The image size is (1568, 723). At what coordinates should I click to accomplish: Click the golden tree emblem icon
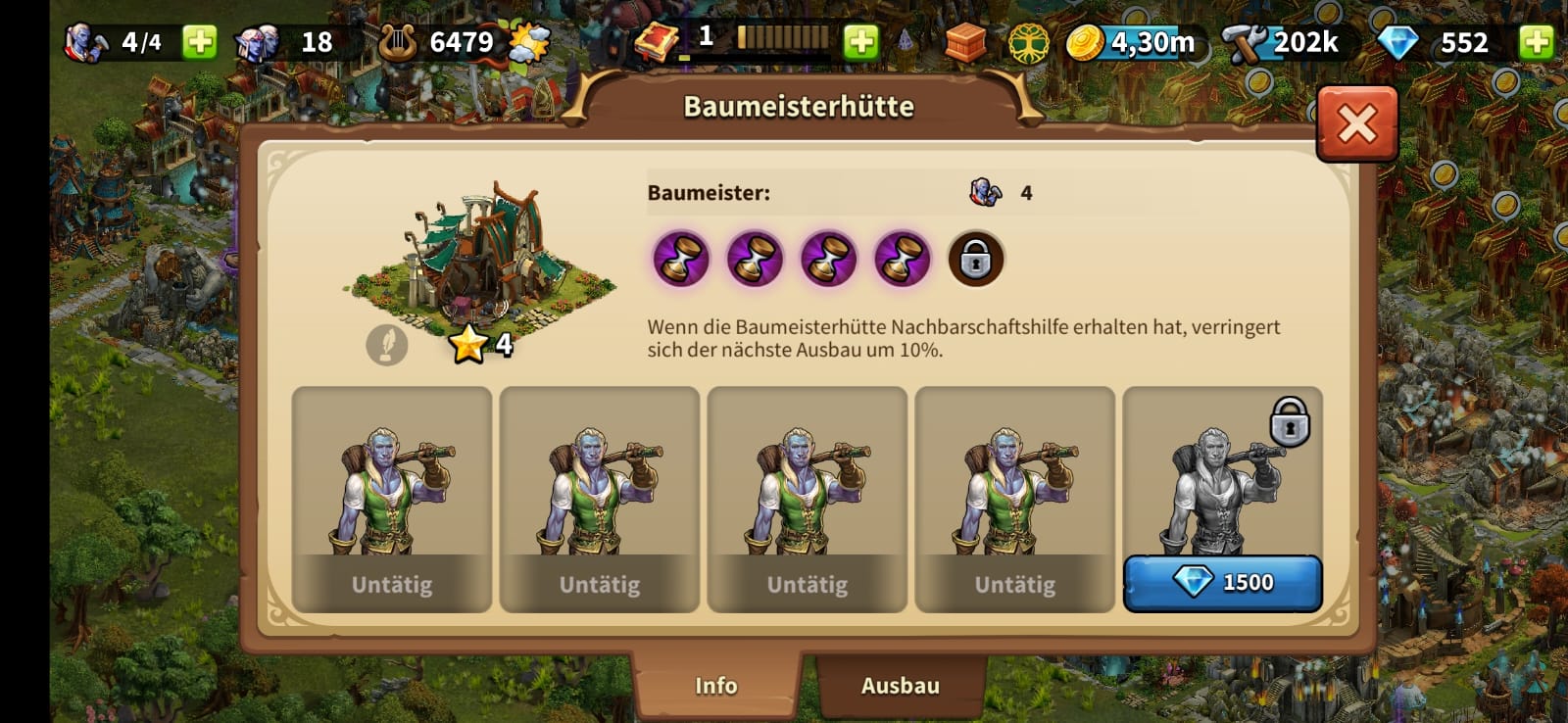click(1028, 43)
